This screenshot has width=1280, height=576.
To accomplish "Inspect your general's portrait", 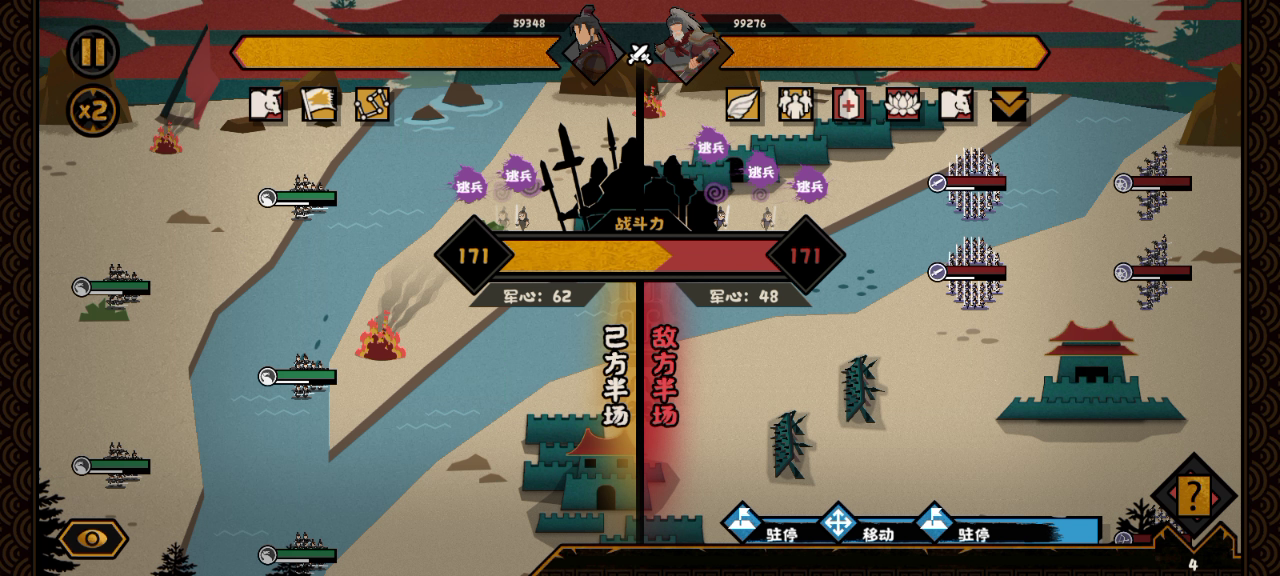I will point(592,42).
